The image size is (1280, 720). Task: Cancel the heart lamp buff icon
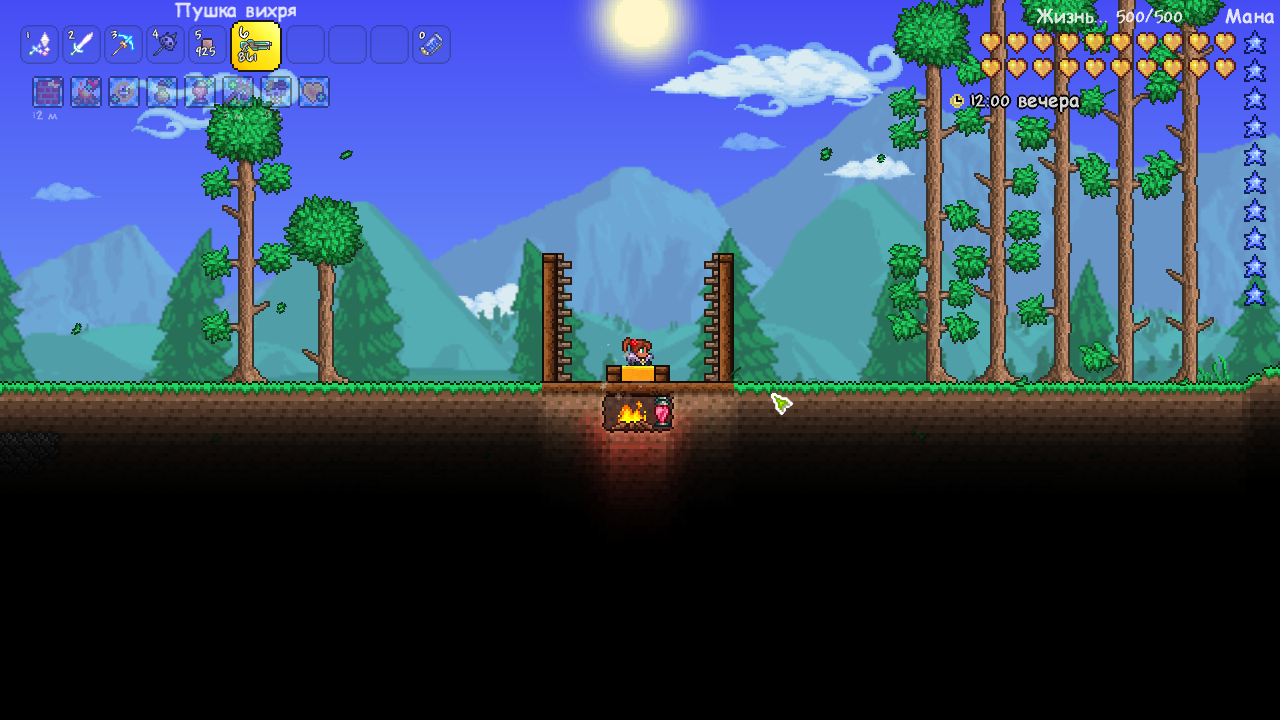[x=199, y=92]
